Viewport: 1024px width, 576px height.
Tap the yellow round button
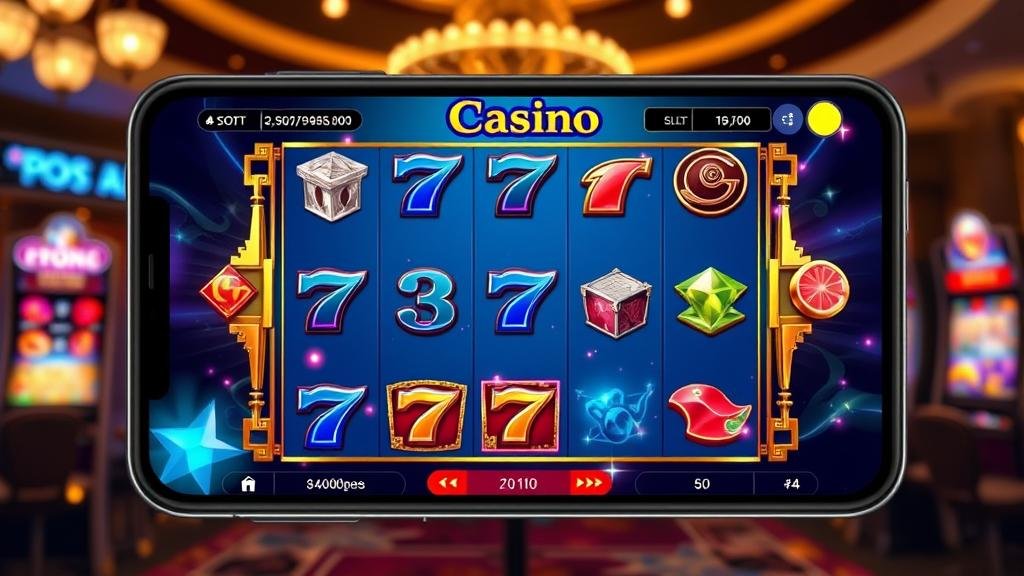coord(824,120)
